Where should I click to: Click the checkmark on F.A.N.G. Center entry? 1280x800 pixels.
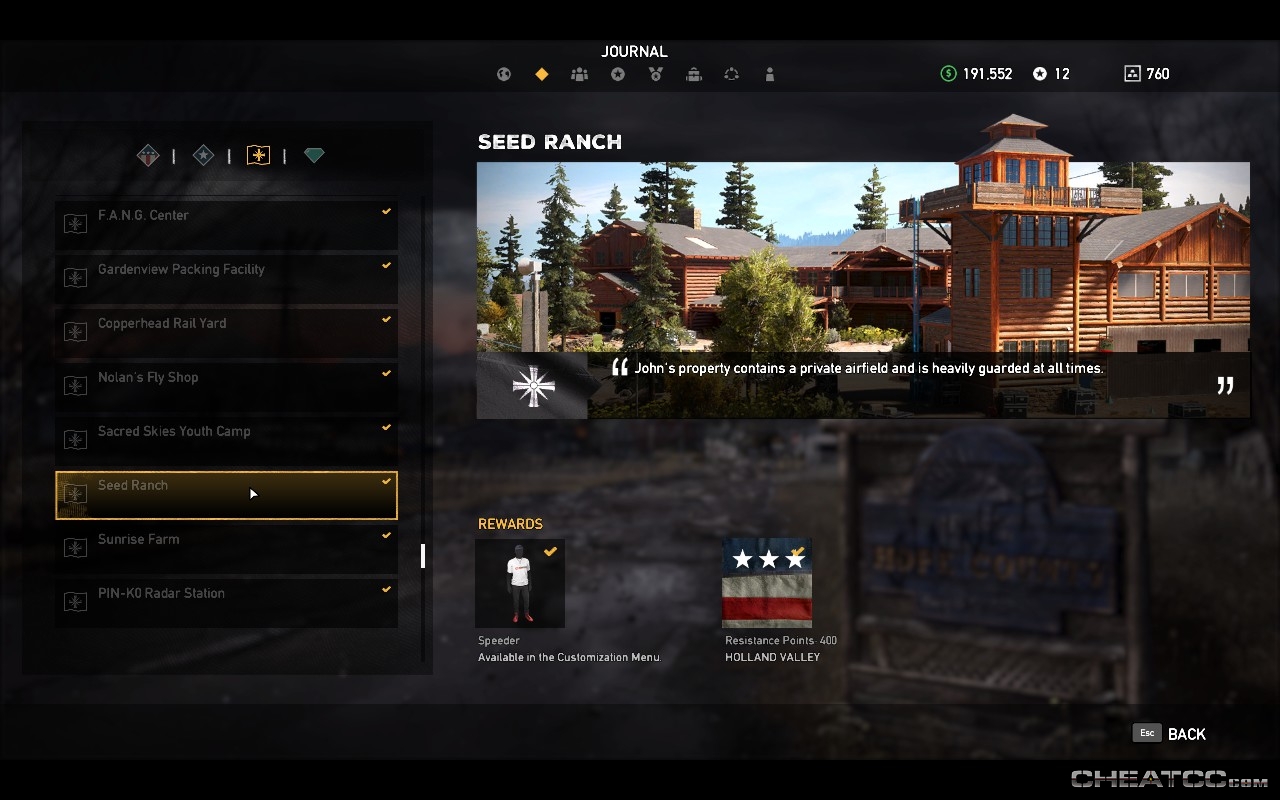click(386, 211)
